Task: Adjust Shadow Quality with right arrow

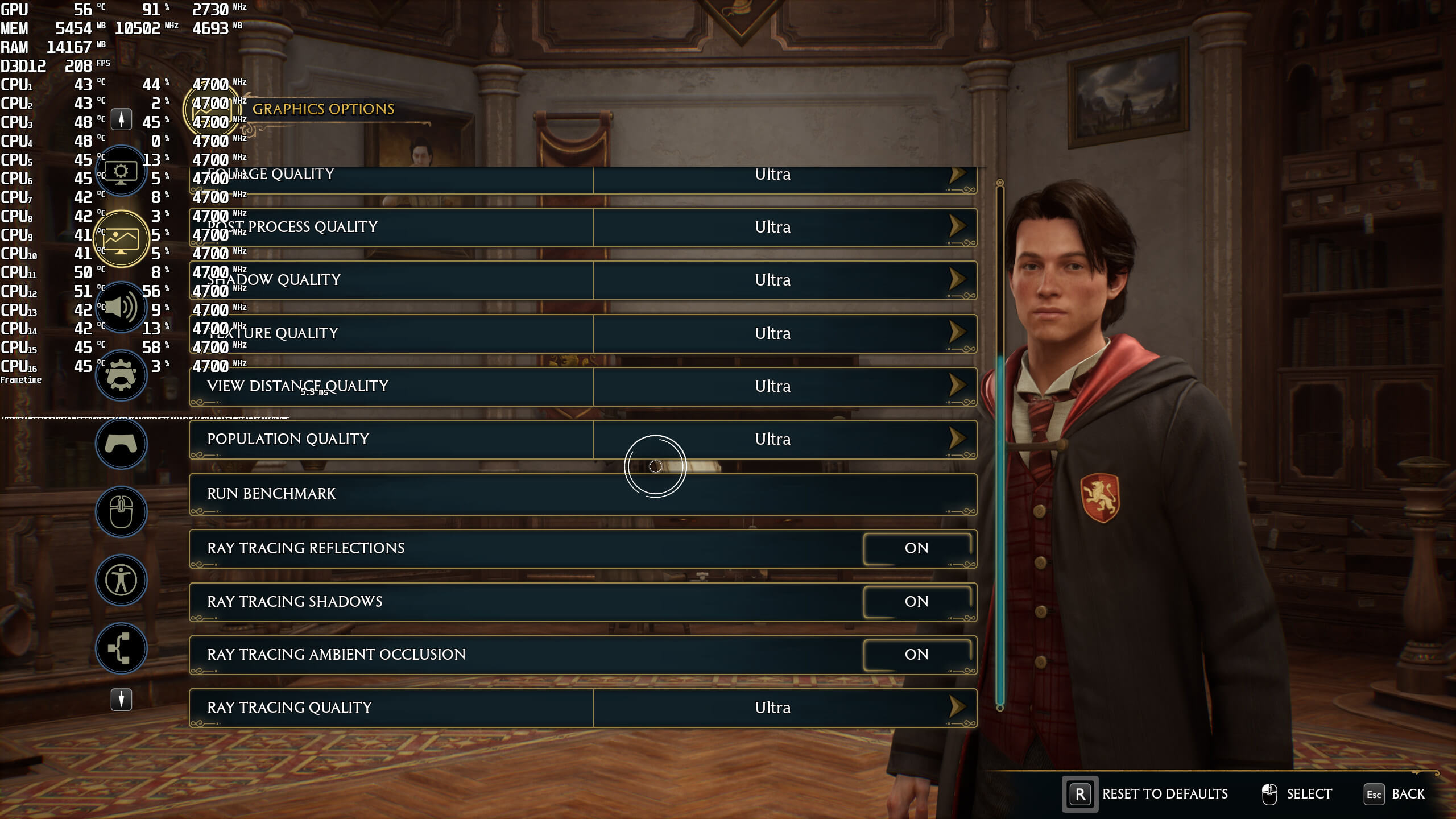Action: (957, 279)
